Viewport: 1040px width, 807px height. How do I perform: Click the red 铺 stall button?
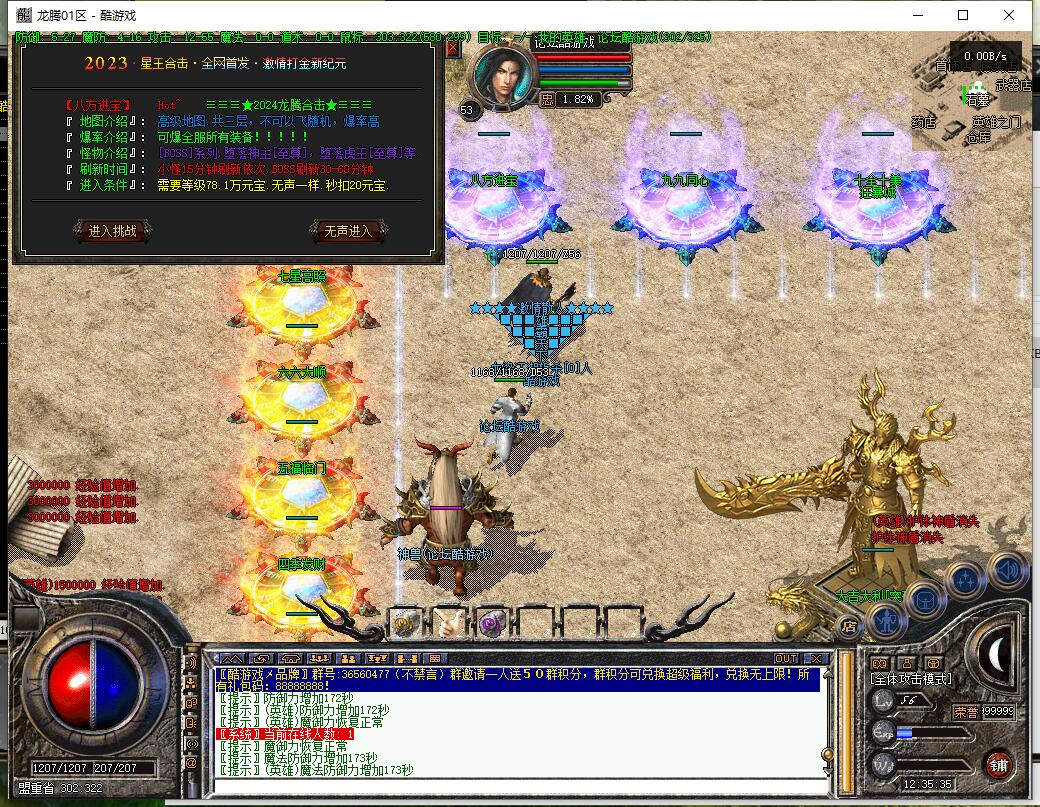click(997, 765)
